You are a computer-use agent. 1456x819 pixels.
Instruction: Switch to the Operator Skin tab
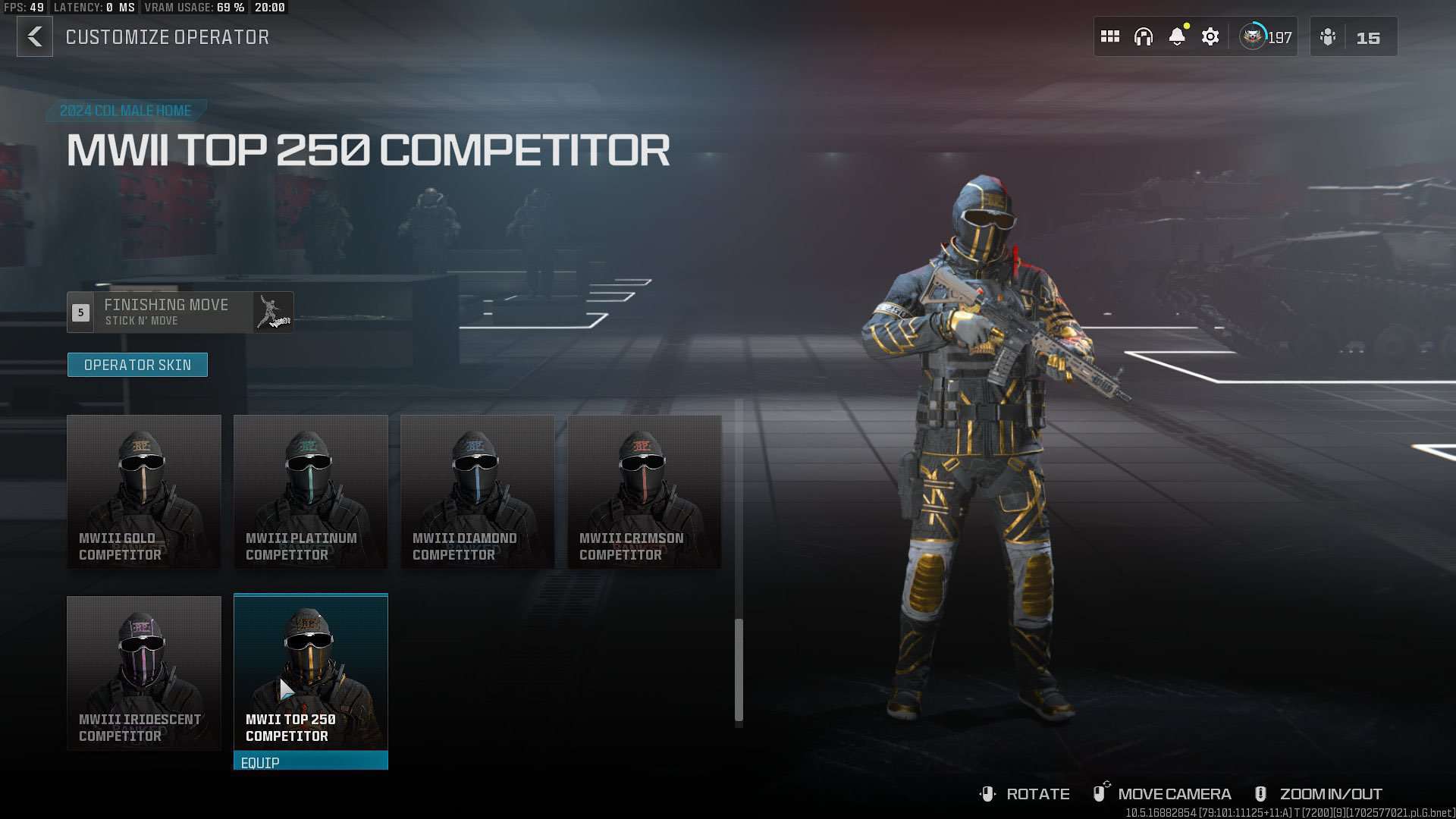pos(137,364)
